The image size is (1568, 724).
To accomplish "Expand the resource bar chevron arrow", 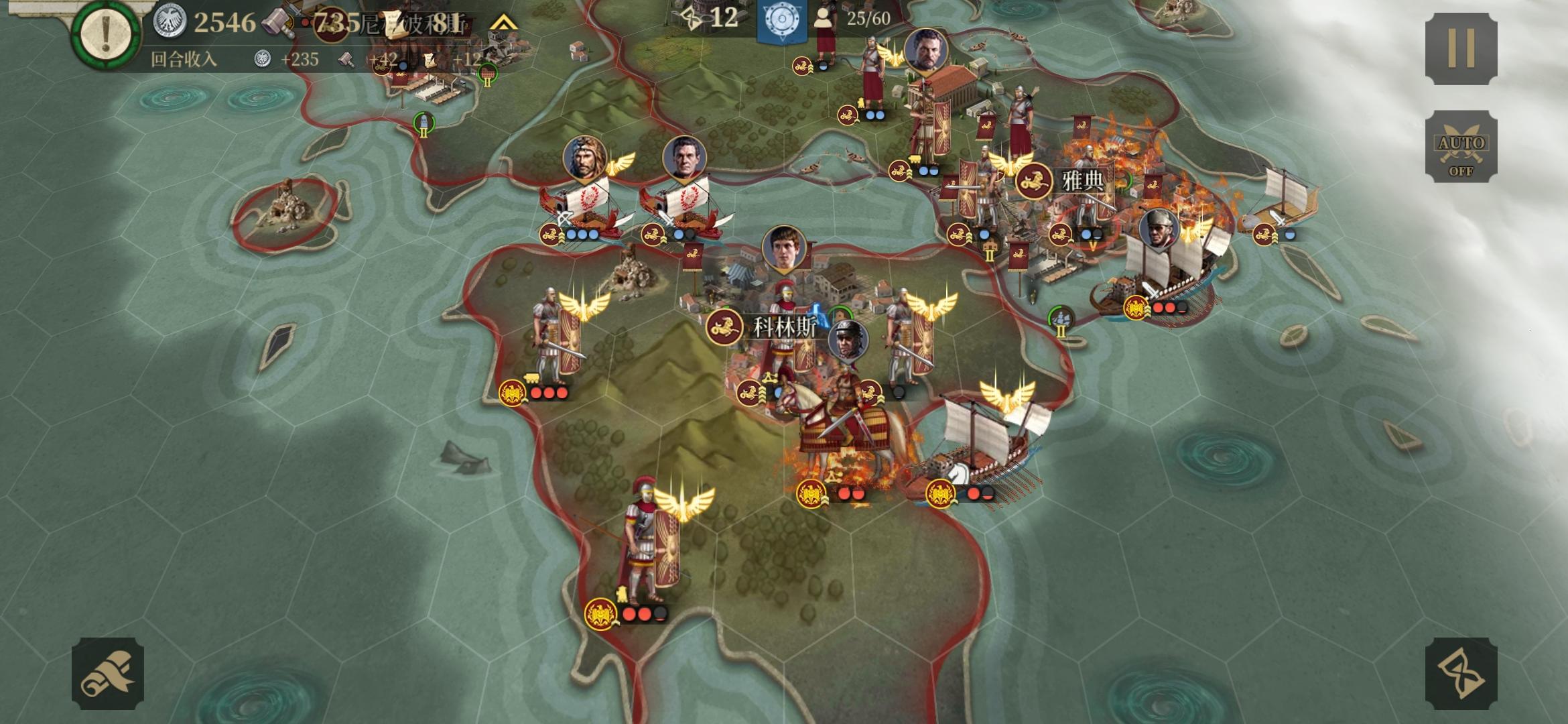I will 503,23.
